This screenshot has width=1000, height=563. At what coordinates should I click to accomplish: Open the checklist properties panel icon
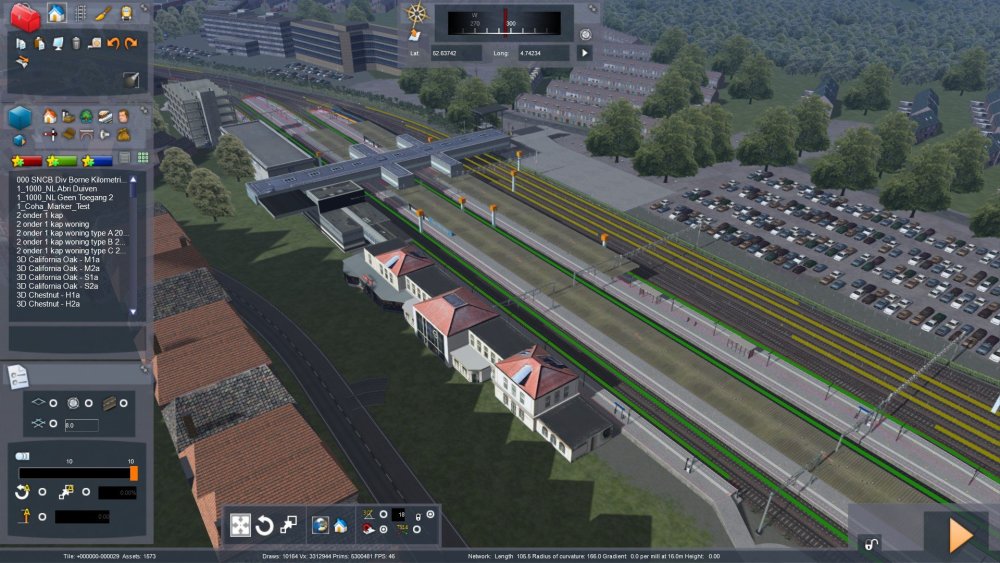tap(18, 376)
